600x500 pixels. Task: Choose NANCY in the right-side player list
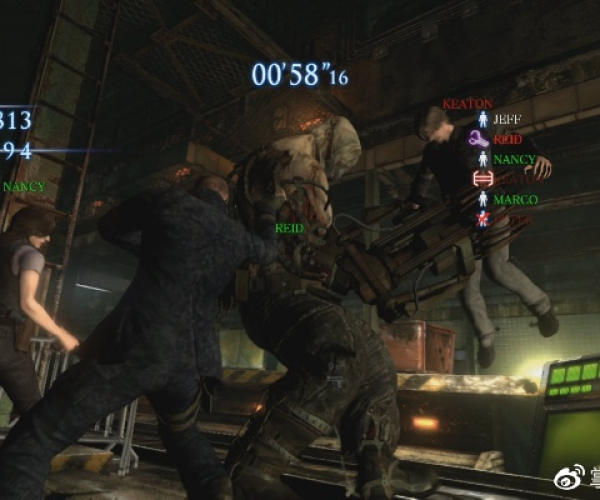514,159
